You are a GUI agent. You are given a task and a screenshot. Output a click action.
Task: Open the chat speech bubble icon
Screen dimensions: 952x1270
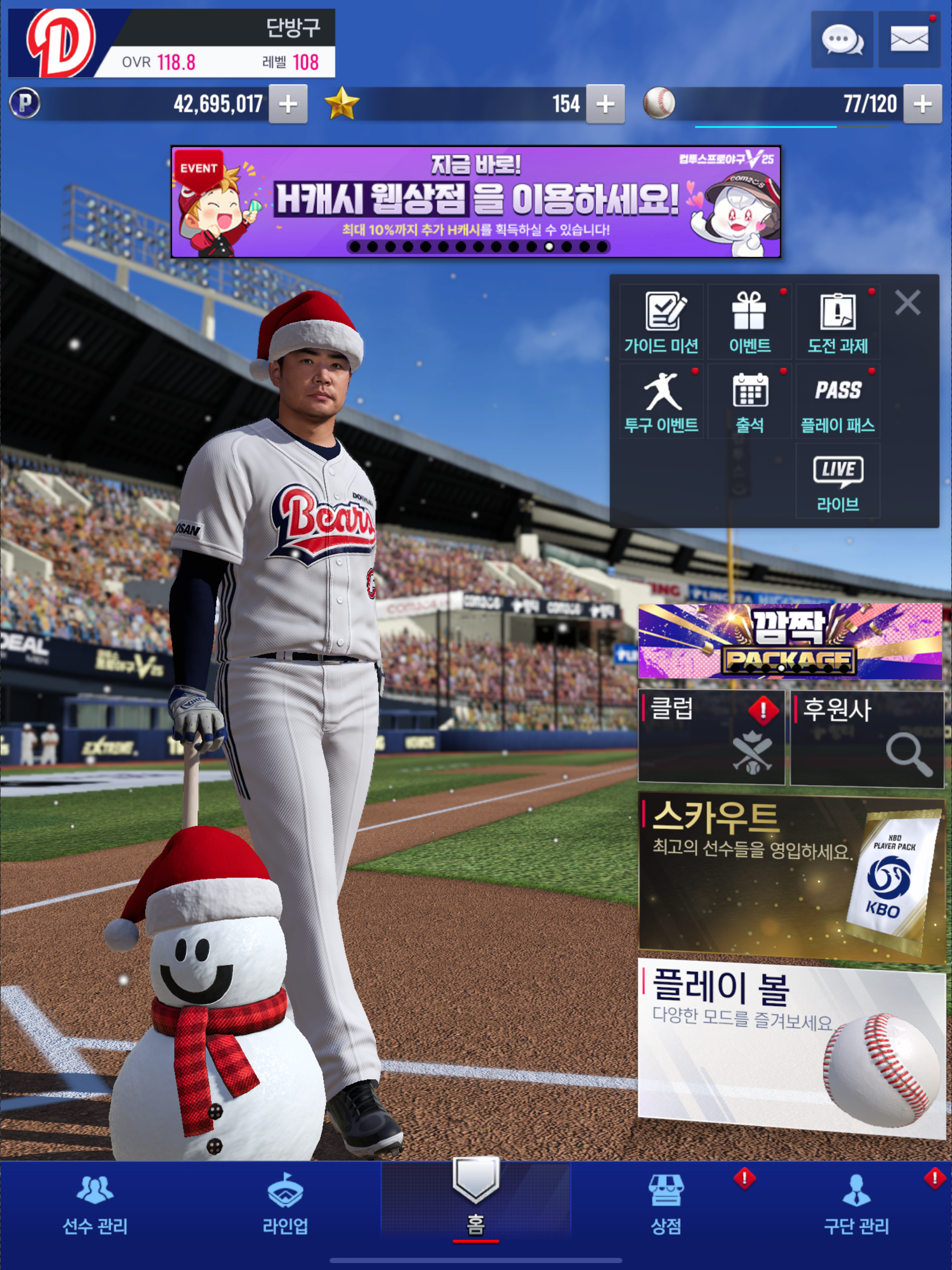[842, 40]
